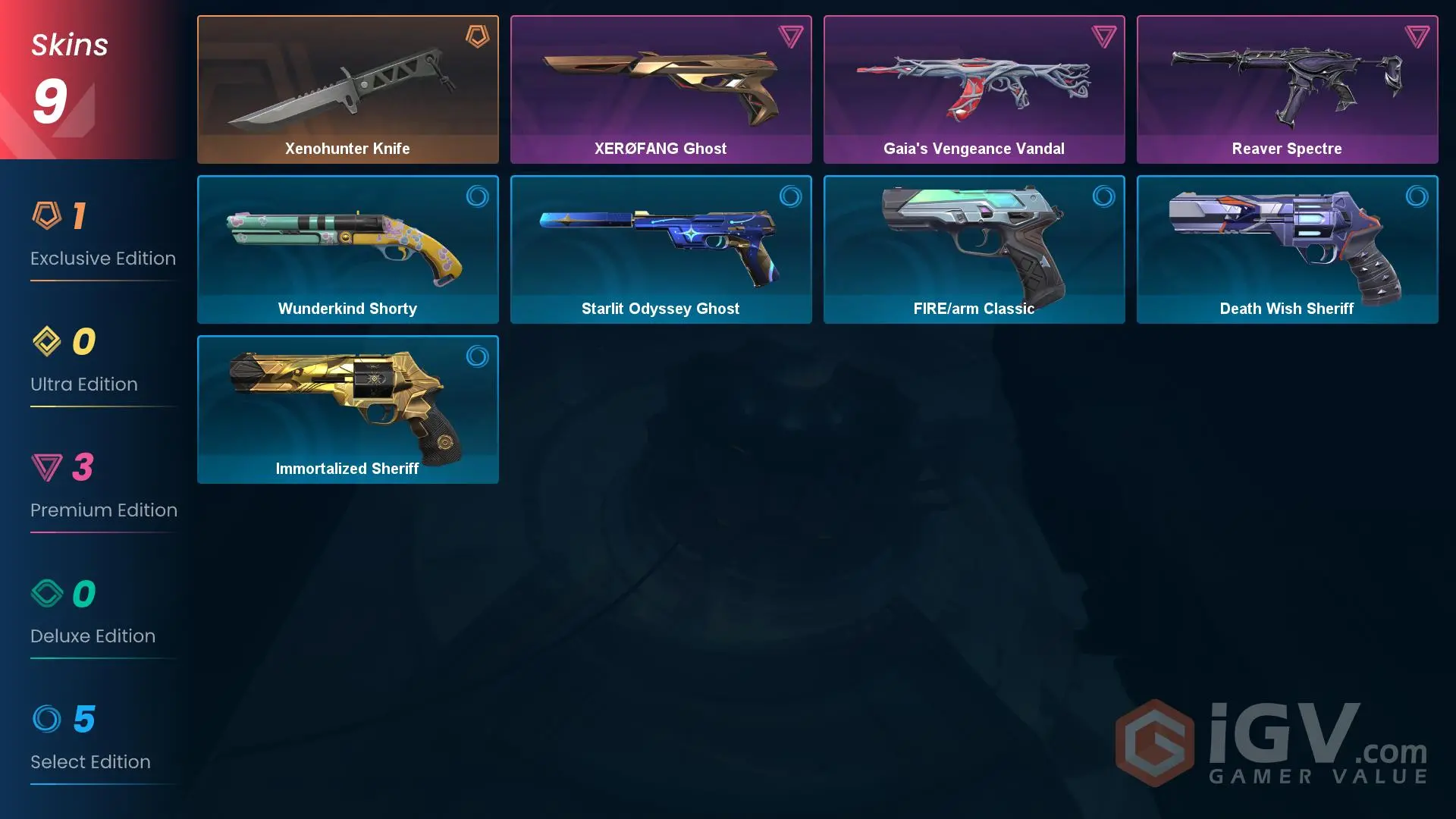Open the Skins tab header
This screenshot has width=1456, height=819.
coord(68,44)
